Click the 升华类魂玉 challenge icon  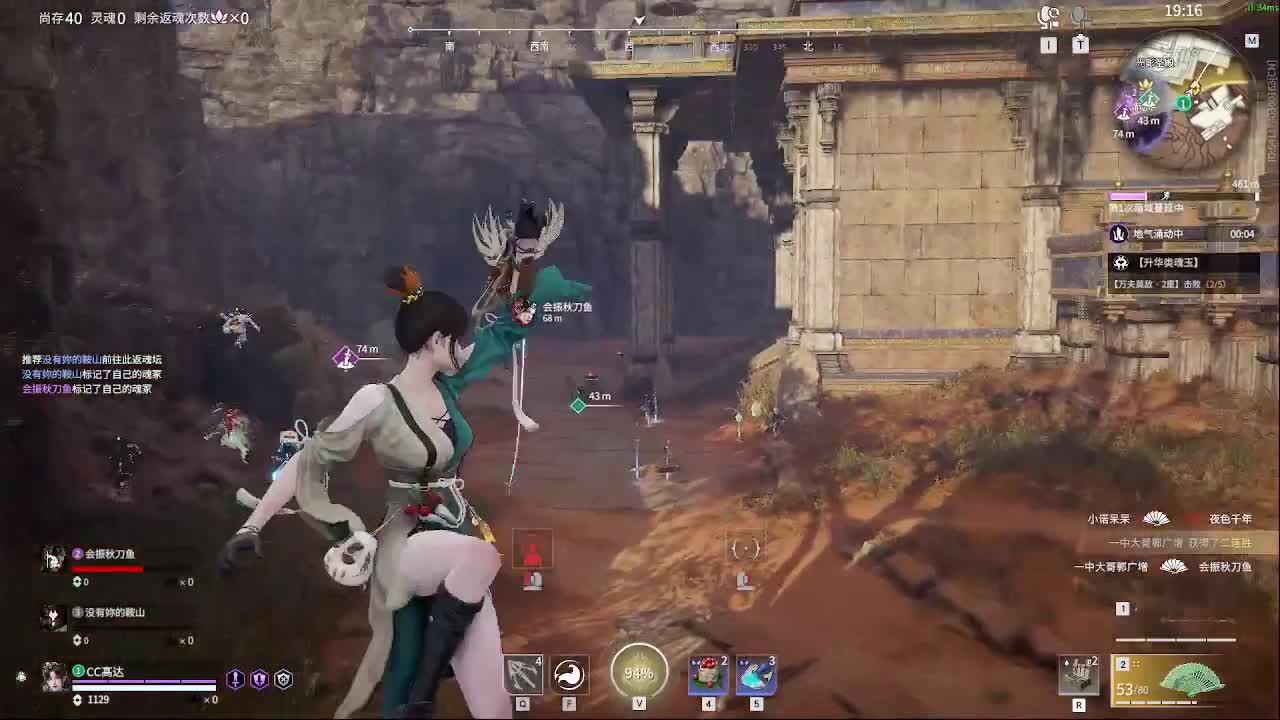pos(1120,263)
